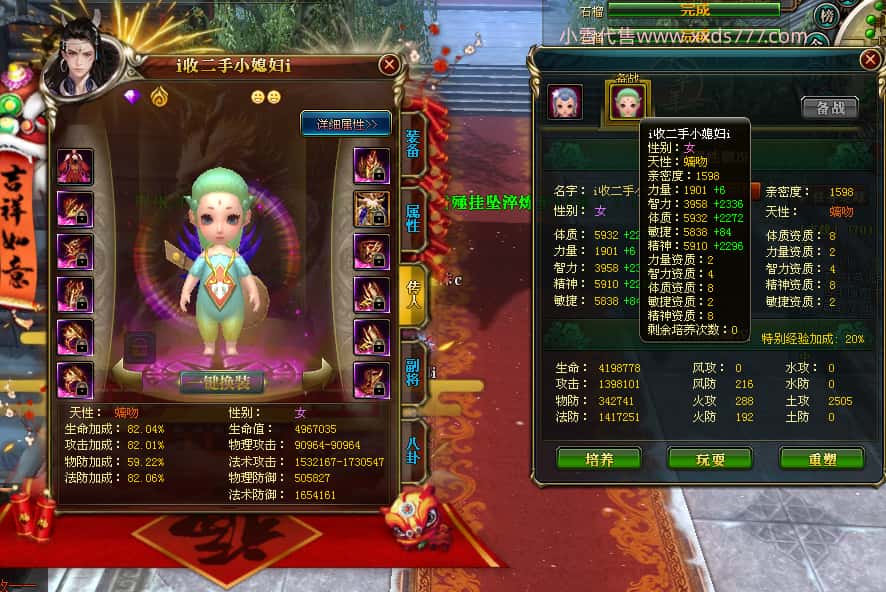This screenshot has width=886, height=592.
Task: Close the companion details panel
Action: [x=870, y=60]
